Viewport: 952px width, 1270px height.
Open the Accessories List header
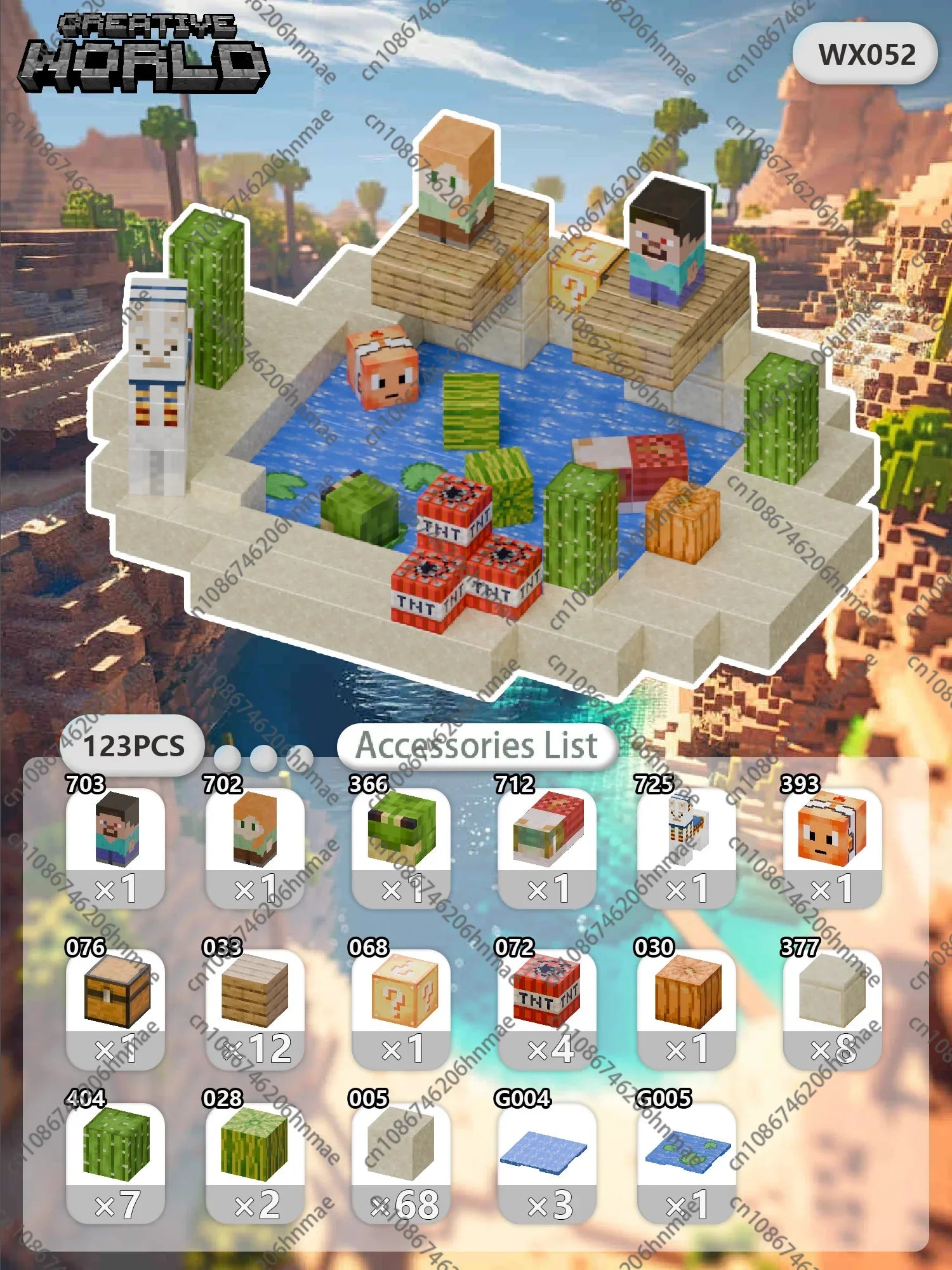tap(477, 745)
